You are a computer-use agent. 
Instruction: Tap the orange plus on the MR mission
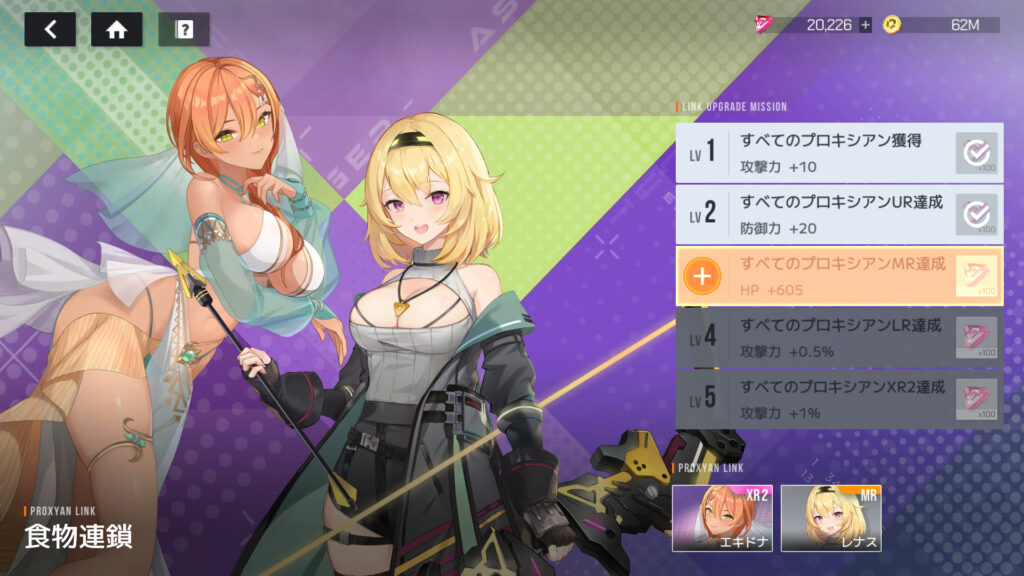[x=703, y=276]
